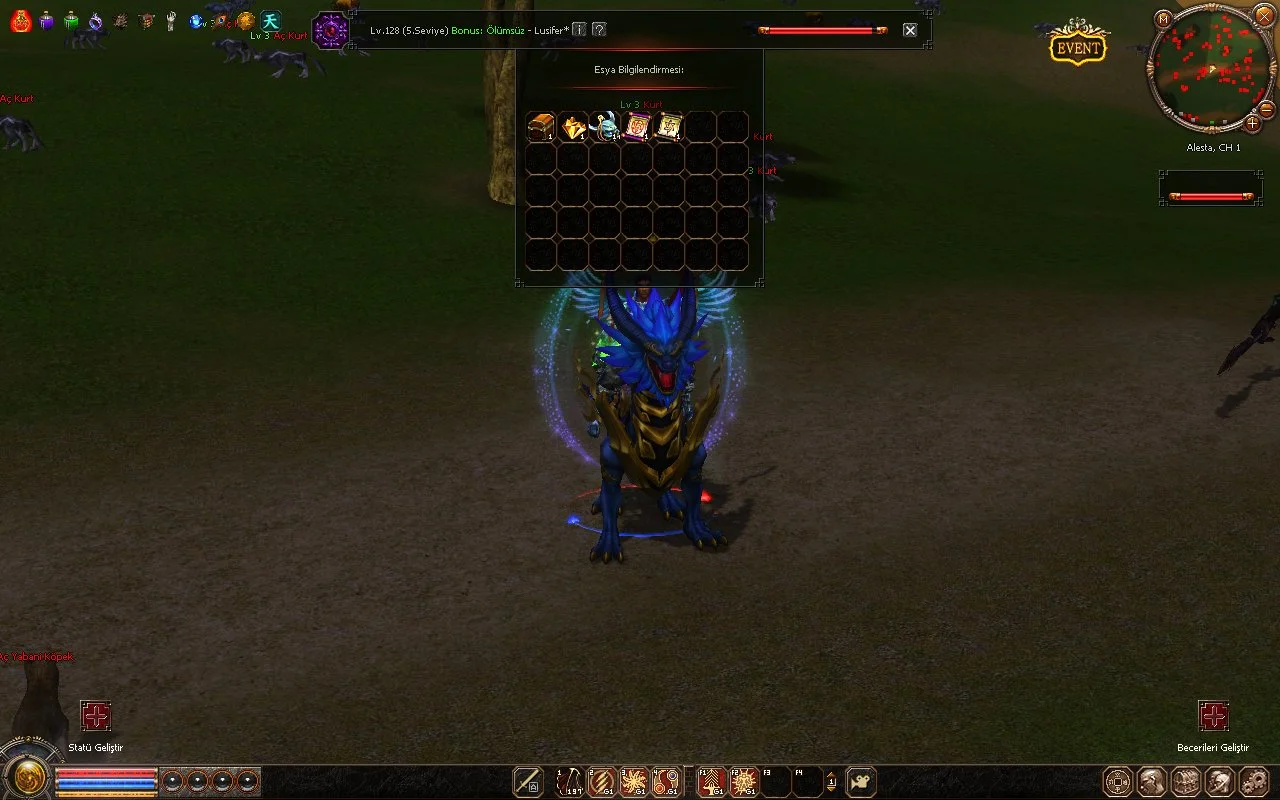Close the Lusifer target info panel
1280x800 pixels.
click(x=910, y=30)
